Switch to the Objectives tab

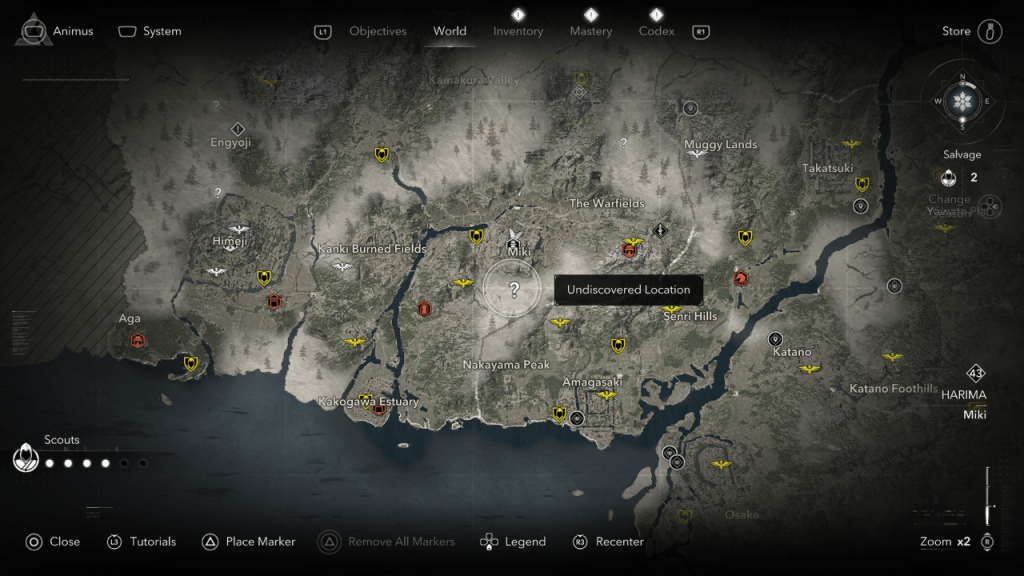(377, 31)
